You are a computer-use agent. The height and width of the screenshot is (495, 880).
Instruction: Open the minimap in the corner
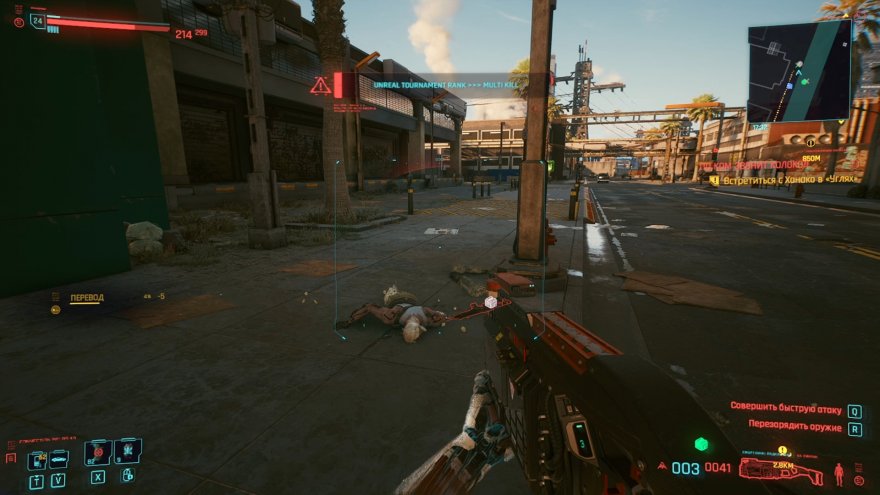799,71
